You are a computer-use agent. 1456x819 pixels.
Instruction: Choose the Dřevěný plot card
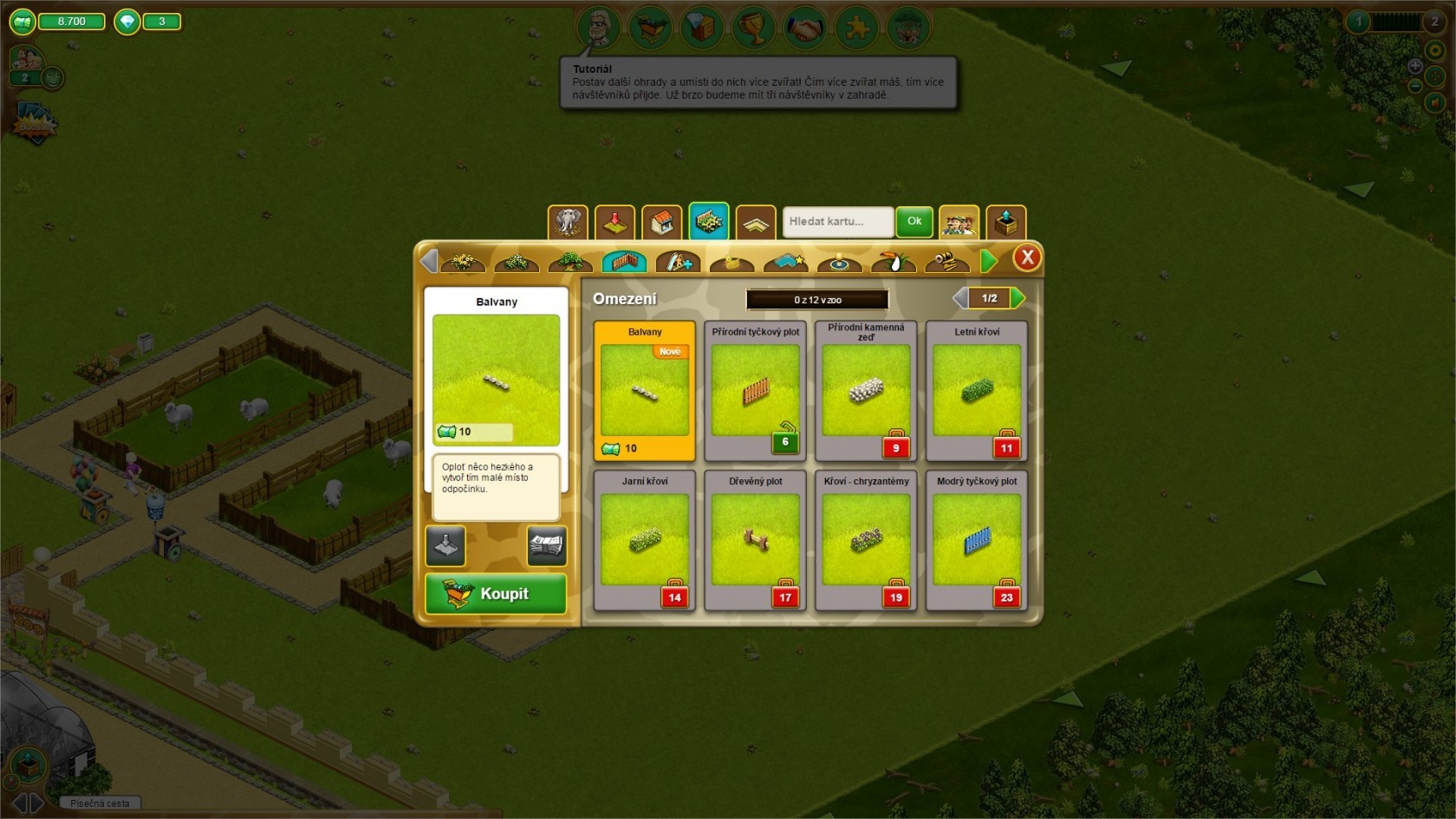click(x=755, y=540)
